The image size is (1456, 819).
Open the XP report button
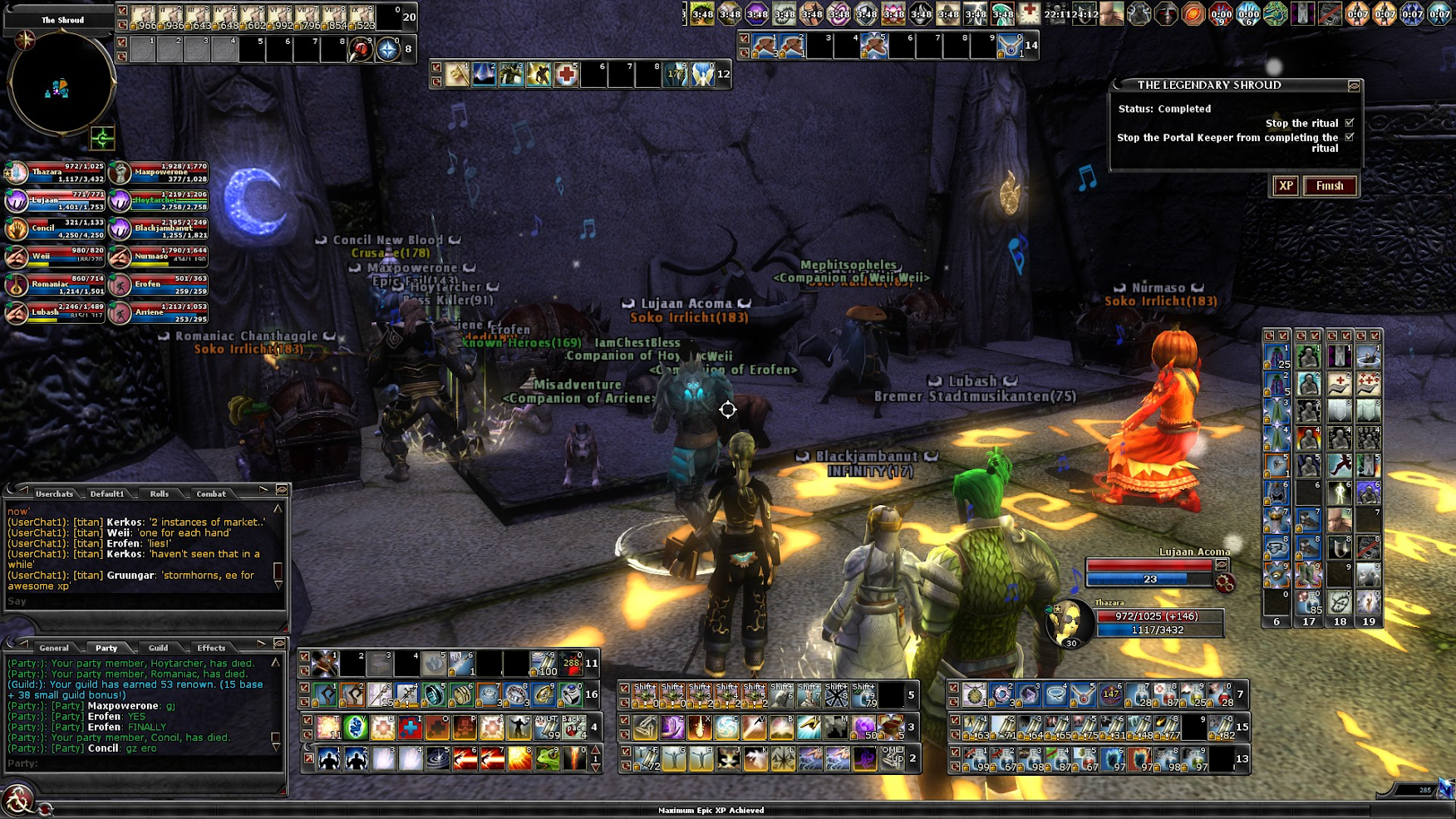pyautogui.click(x=1286, y=186)
